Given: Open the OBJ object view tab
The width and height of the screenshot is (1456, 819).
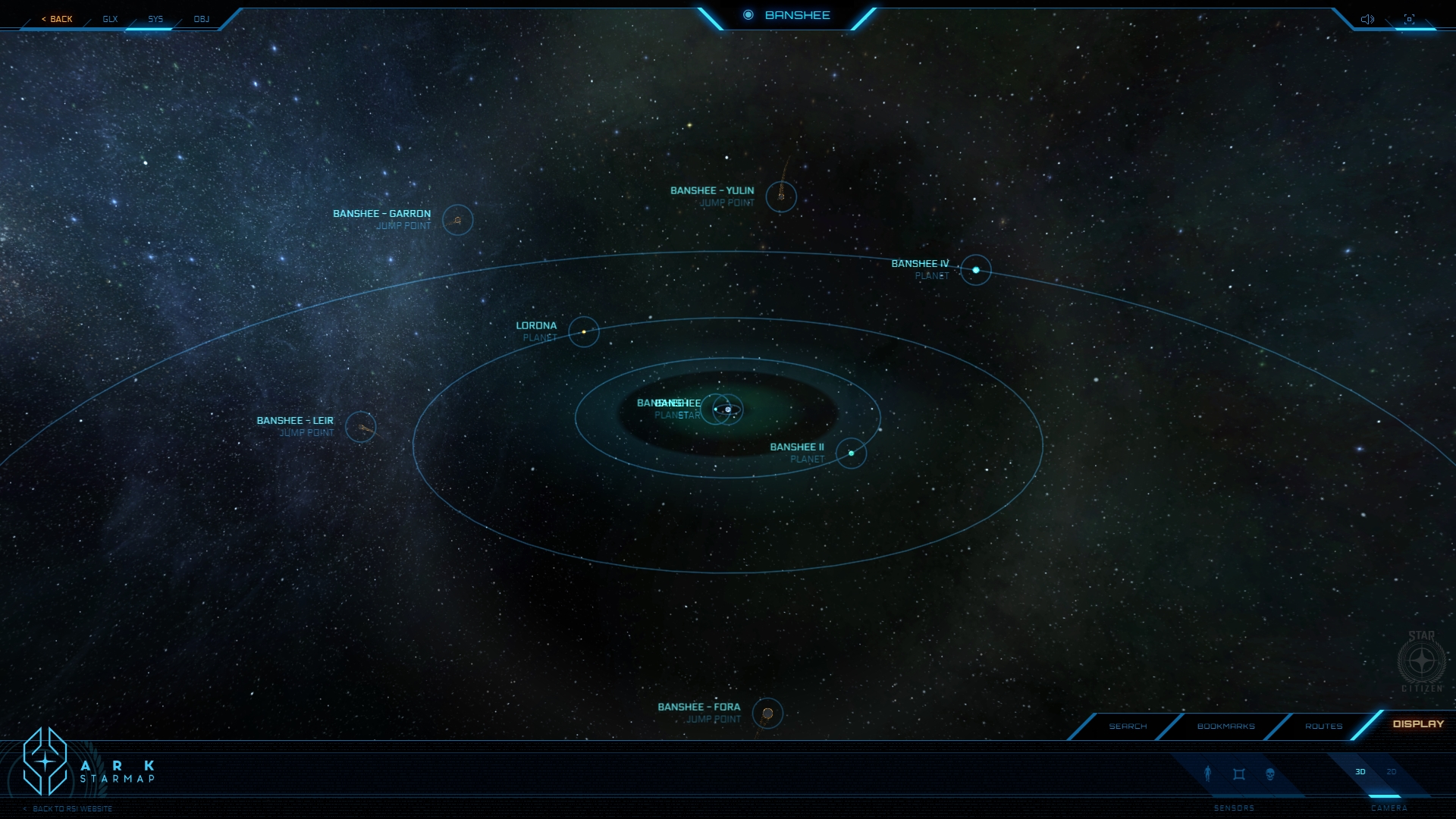Looking at the screenshot, I should (x=202, y=19).
